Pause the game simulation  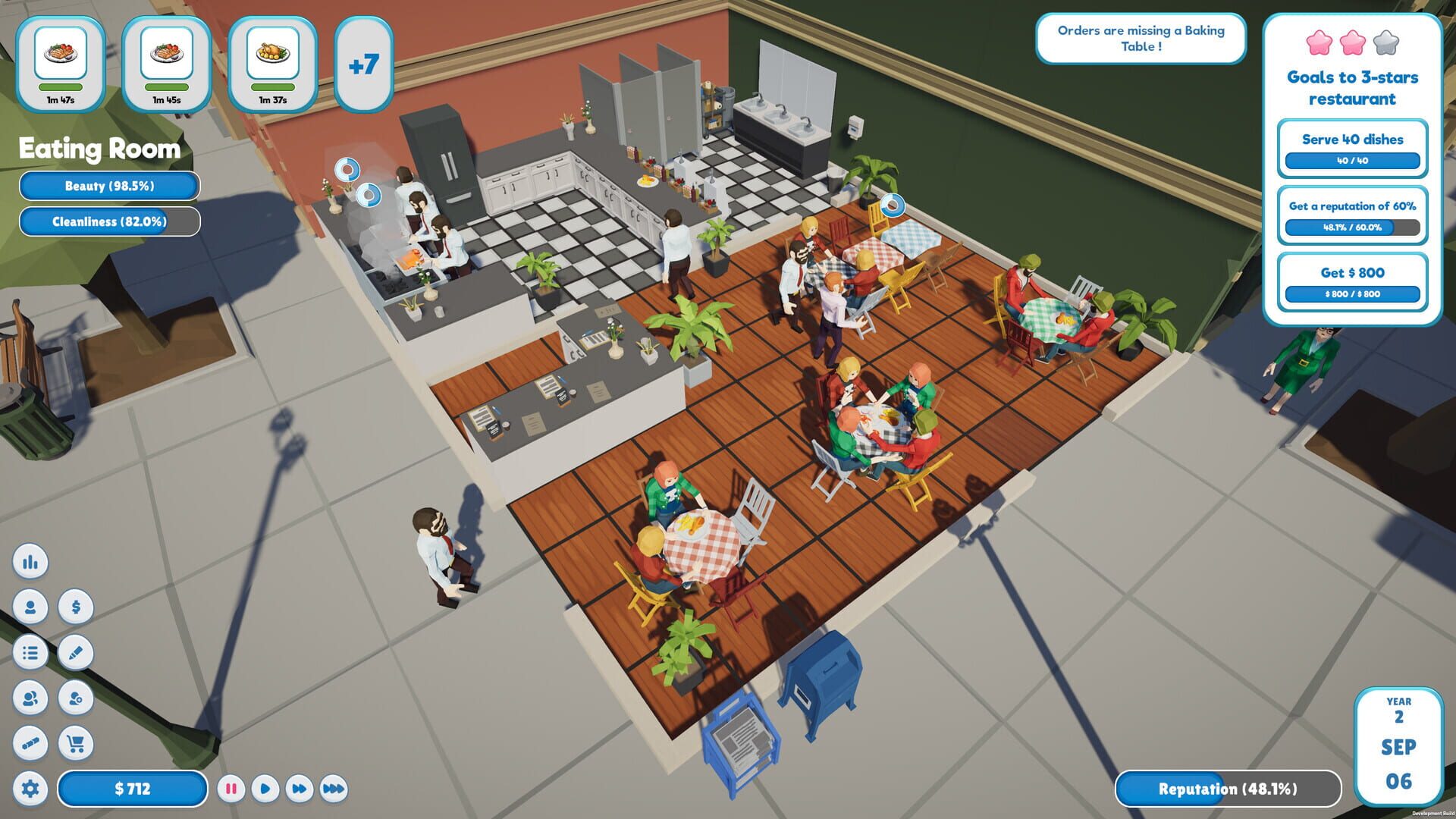pyautogui.click(x=231, y=789)
